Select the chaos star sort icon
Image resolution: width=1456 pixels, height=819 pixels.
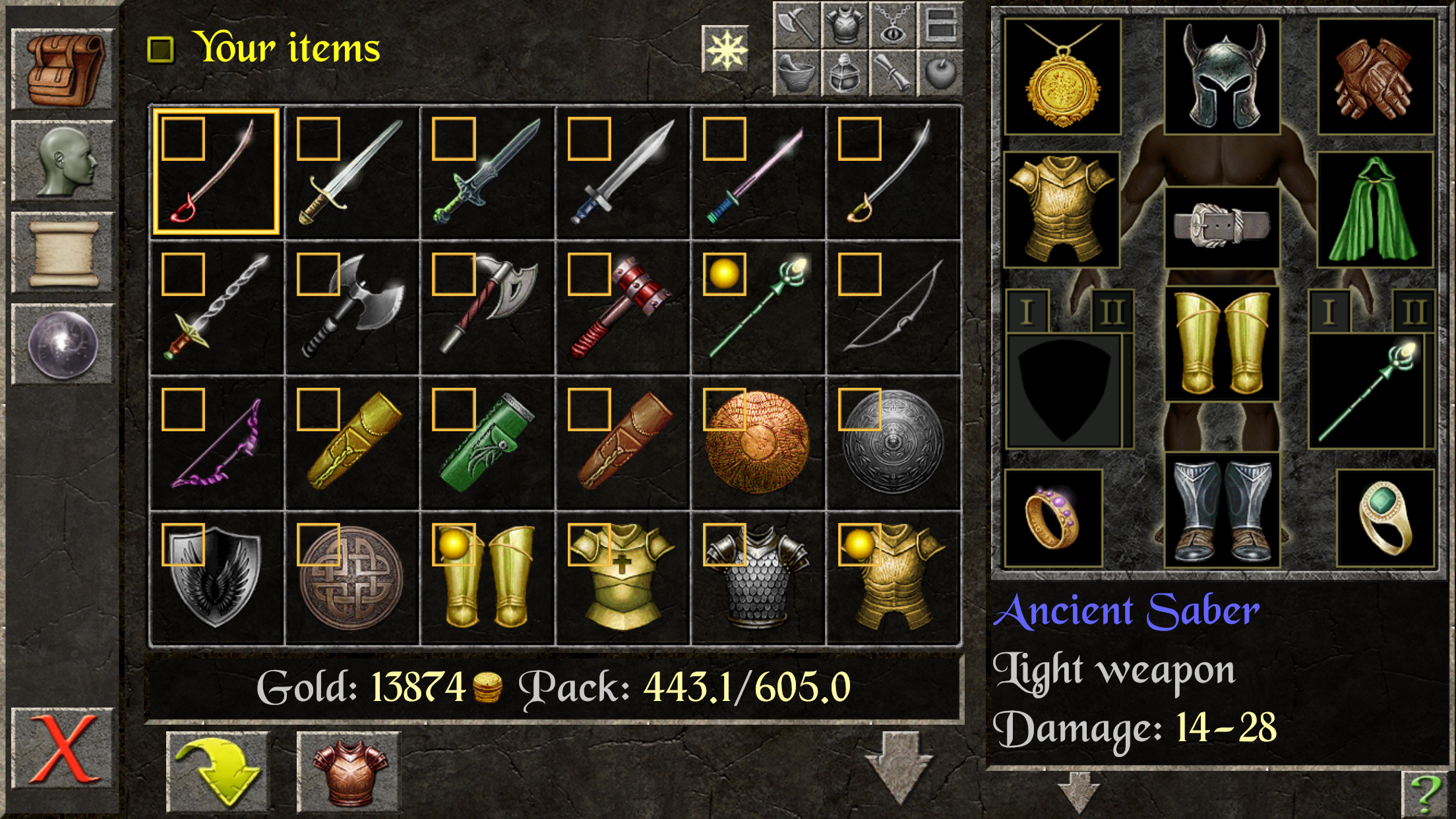pos(725,49)
